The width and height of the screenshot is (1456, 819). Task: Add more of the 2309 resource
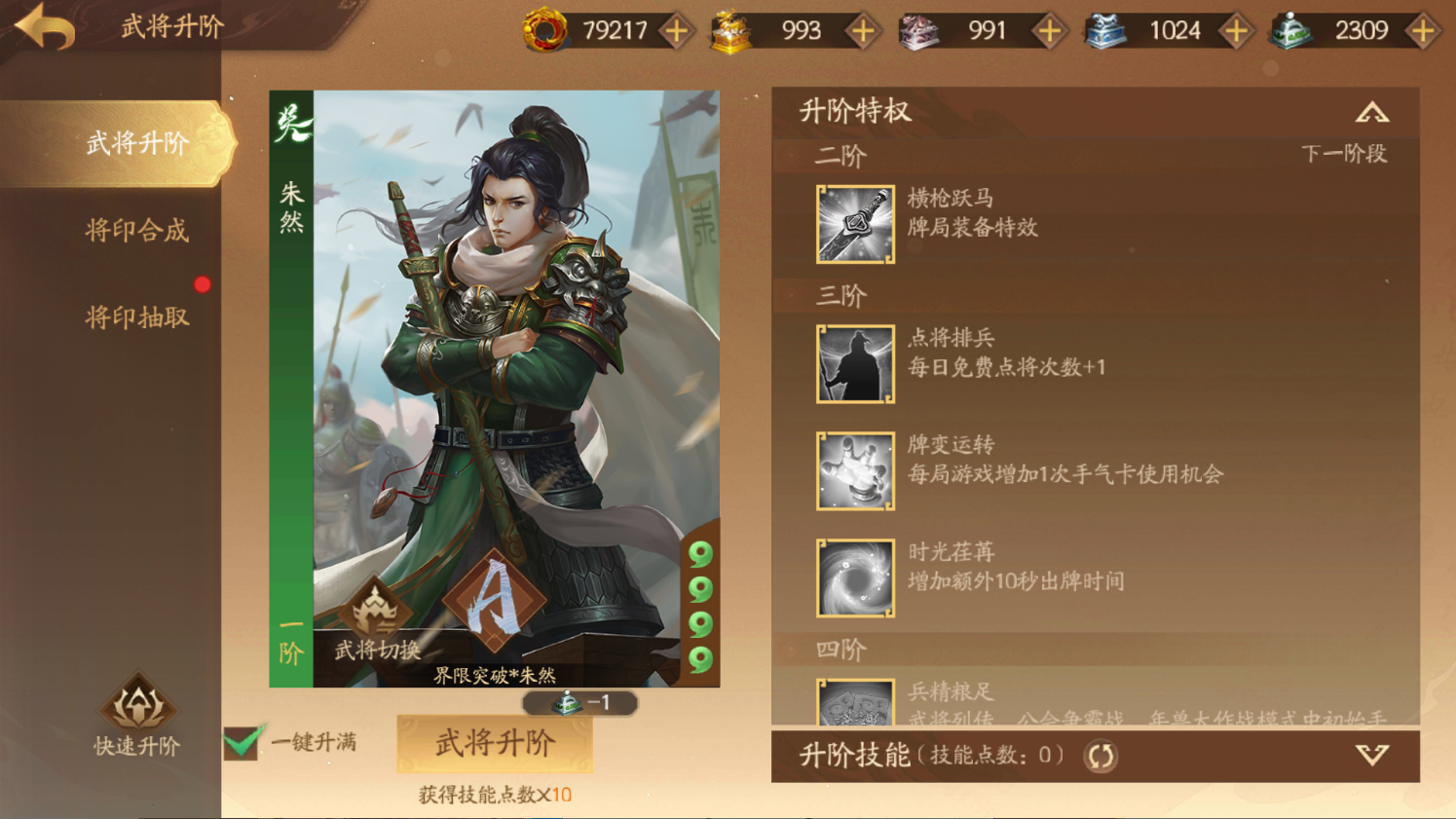[x=1423, y=31]
